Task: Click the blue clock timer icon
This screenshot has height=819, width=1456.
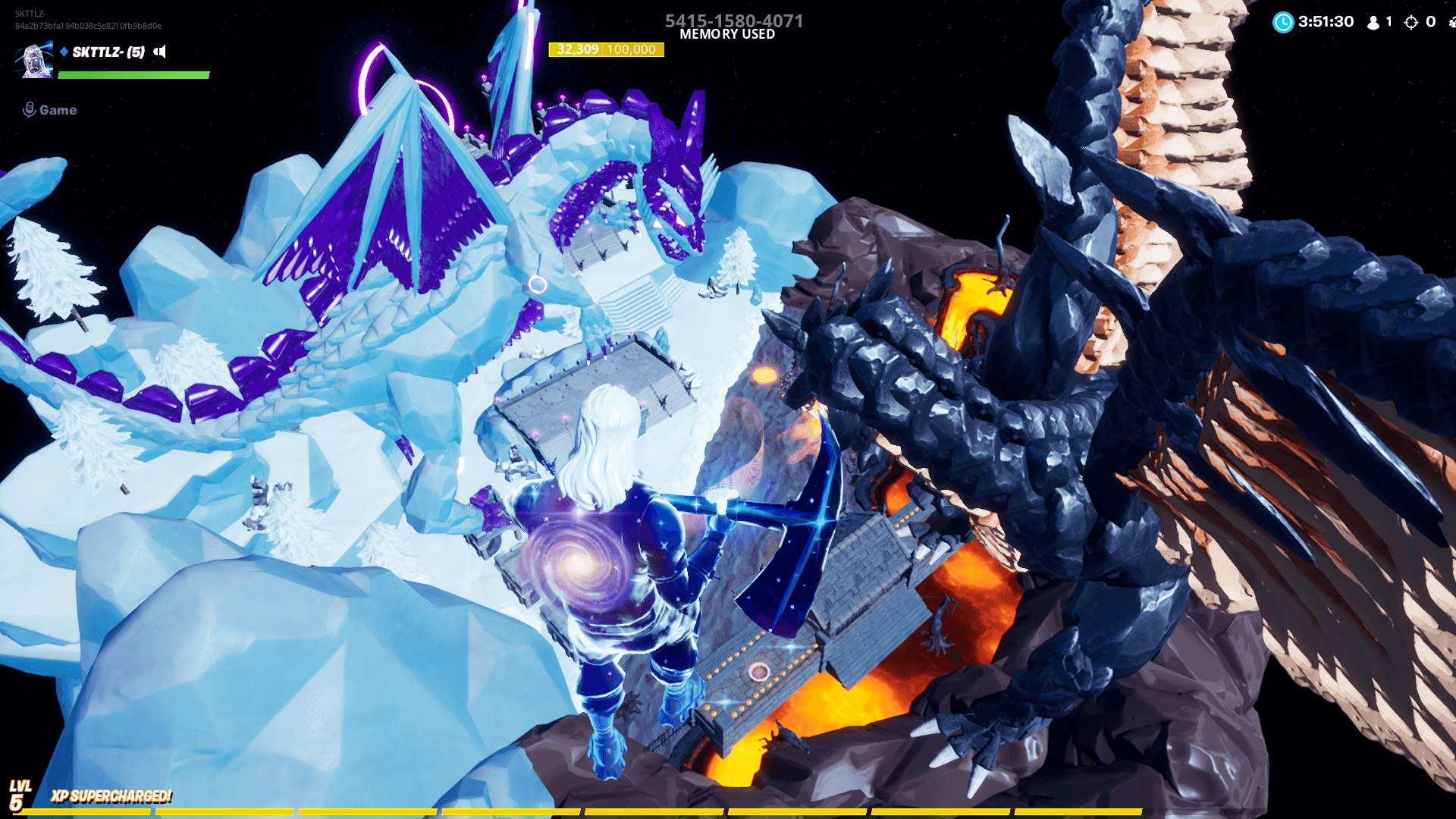Action: click(x=1282, y=22)
